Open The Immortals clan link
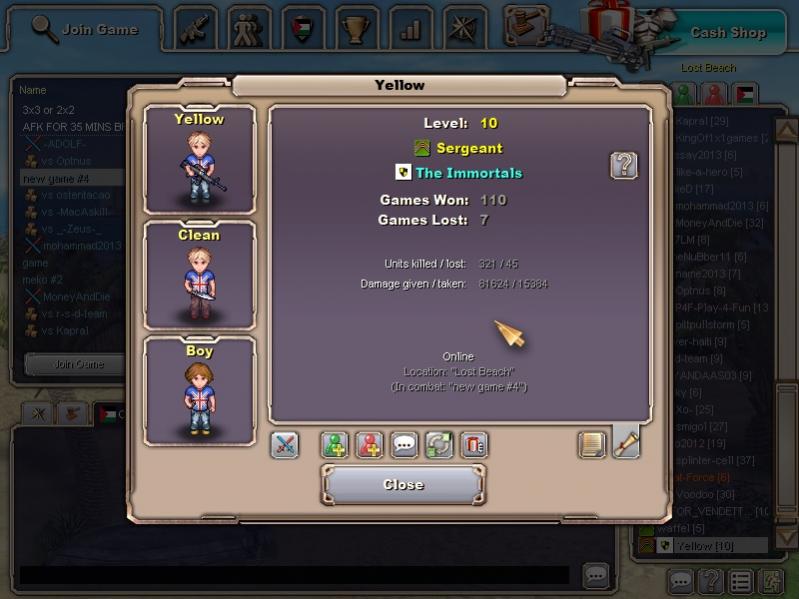Screen dimensions: 799x599 pos(468,172)
